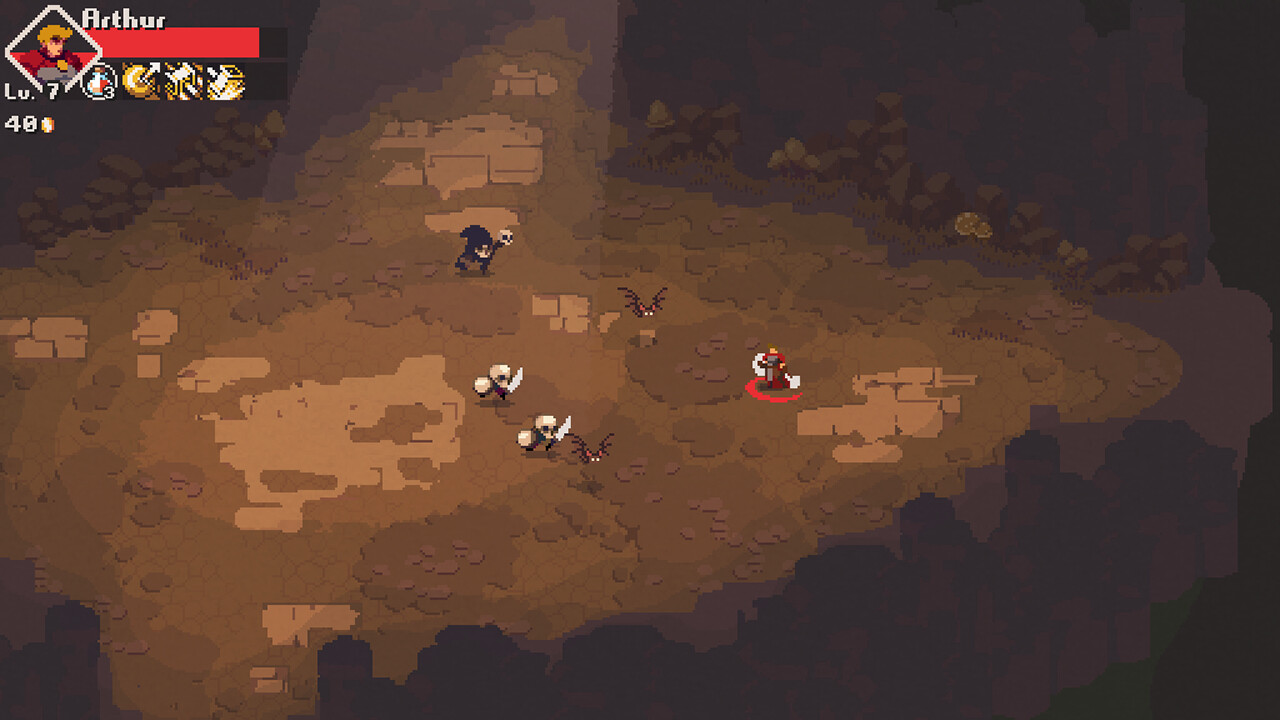
Task: Click the upper skeleton enemy with sword
Action: pos(495,382)
